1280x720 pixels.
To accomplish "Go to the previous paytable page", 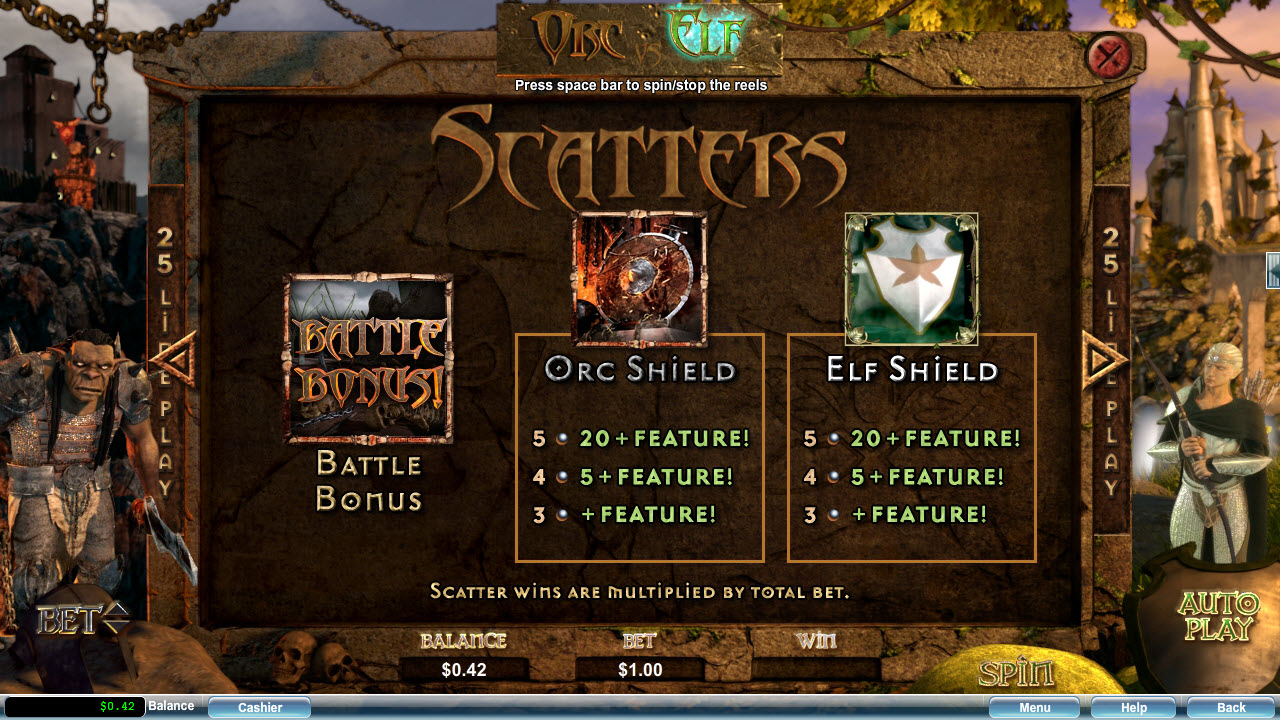I will pyautogui.click(x=174, y=360).
